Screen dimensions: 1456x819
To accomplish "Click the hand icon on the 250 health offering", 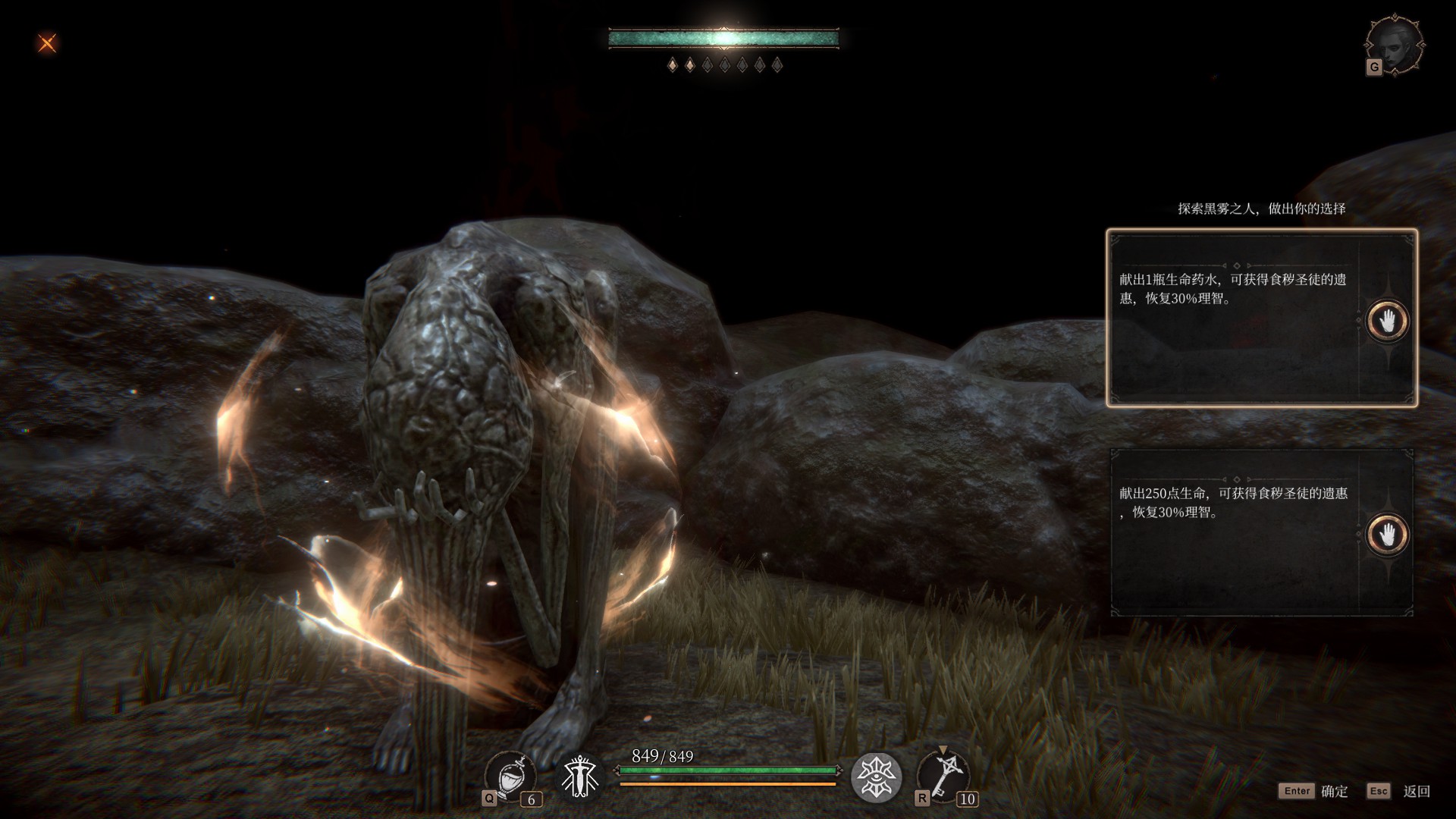I will pos(1387,535).
